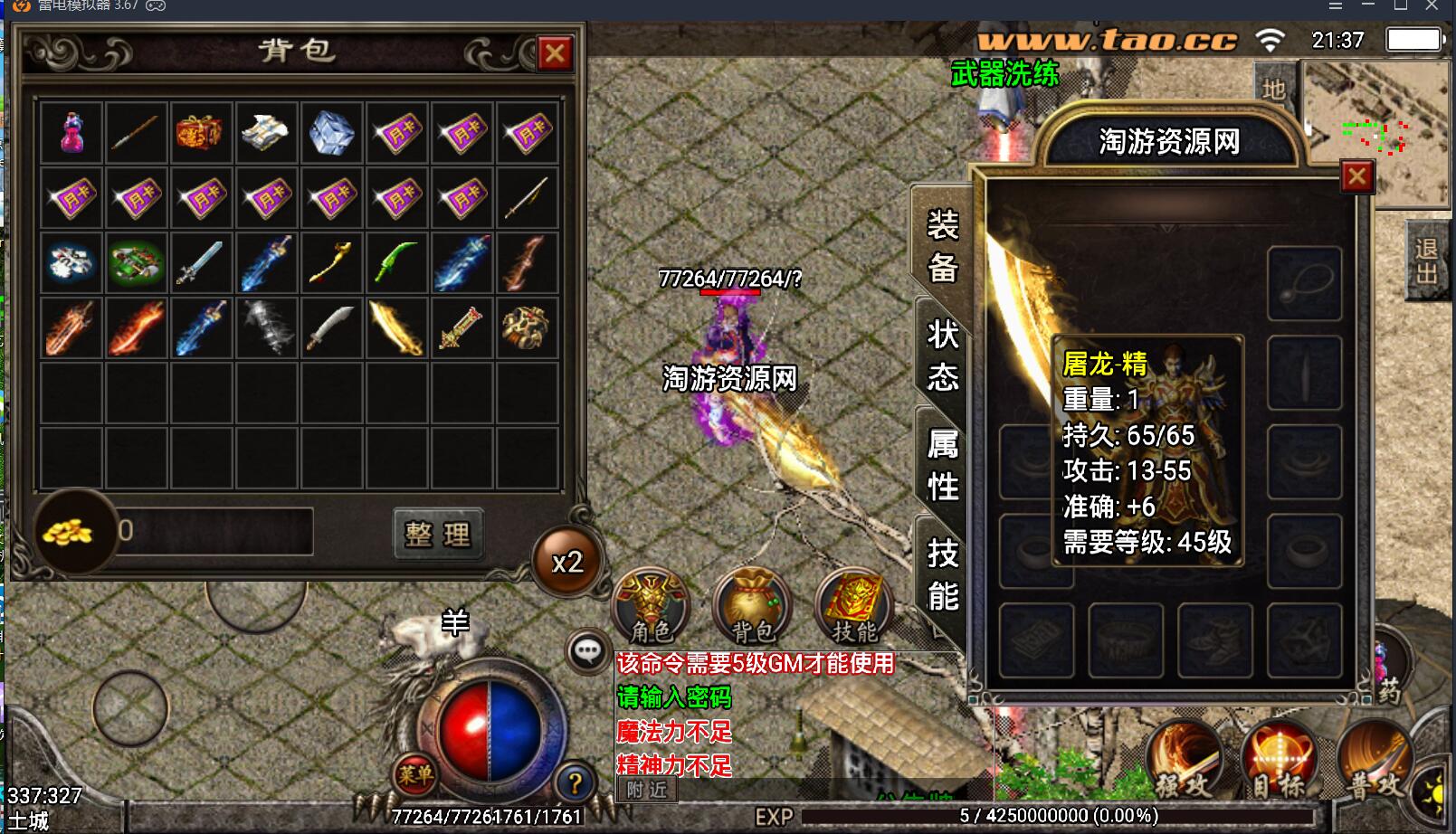The image size is (1456, 834).
Task: Switch to the 装备 equipment tab
Action: pyautogui.click(x=942, y=245)
